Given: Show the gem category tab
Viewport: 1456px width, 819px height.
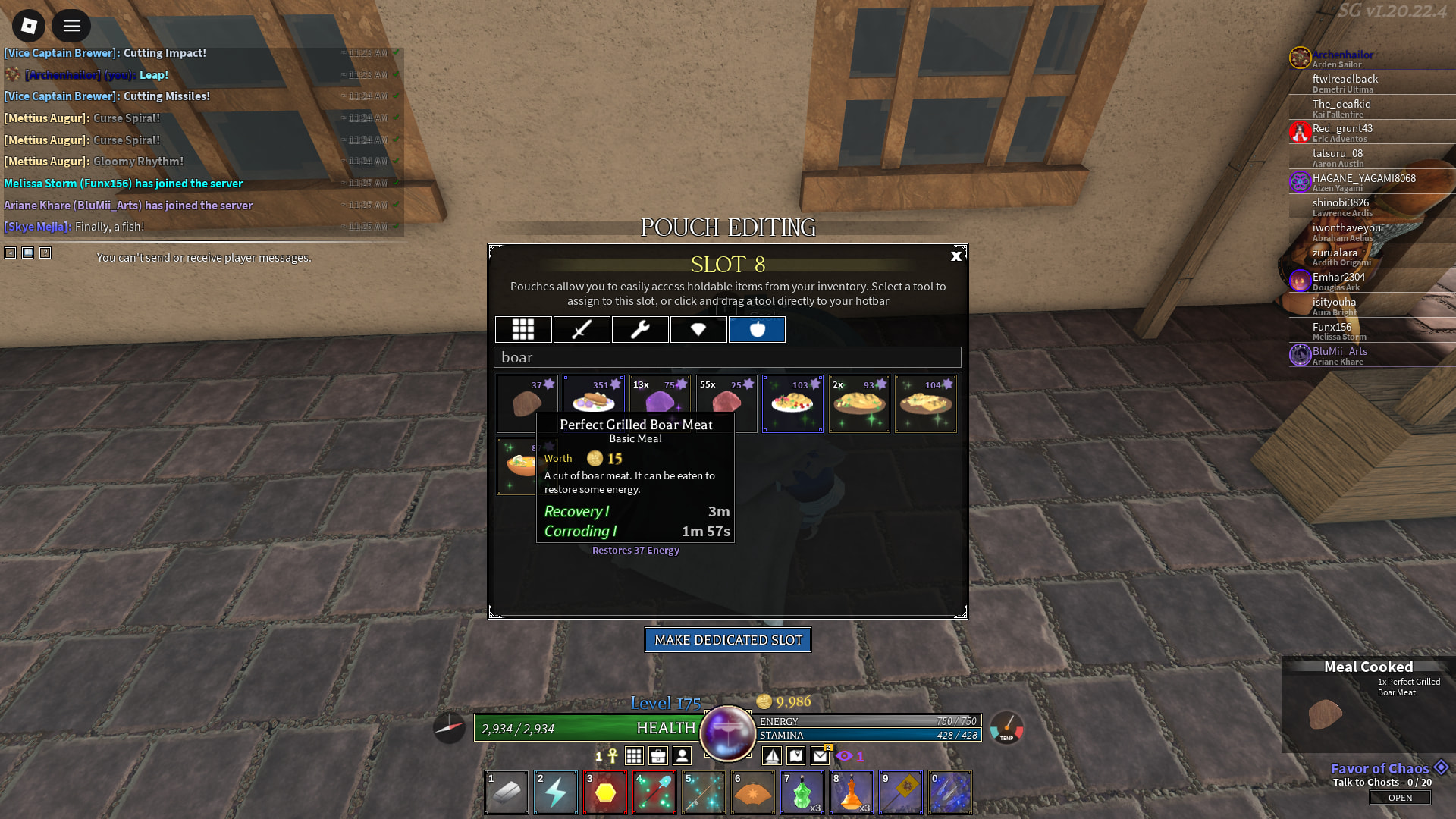Looking at the screenshot, I should click(698, 329).
